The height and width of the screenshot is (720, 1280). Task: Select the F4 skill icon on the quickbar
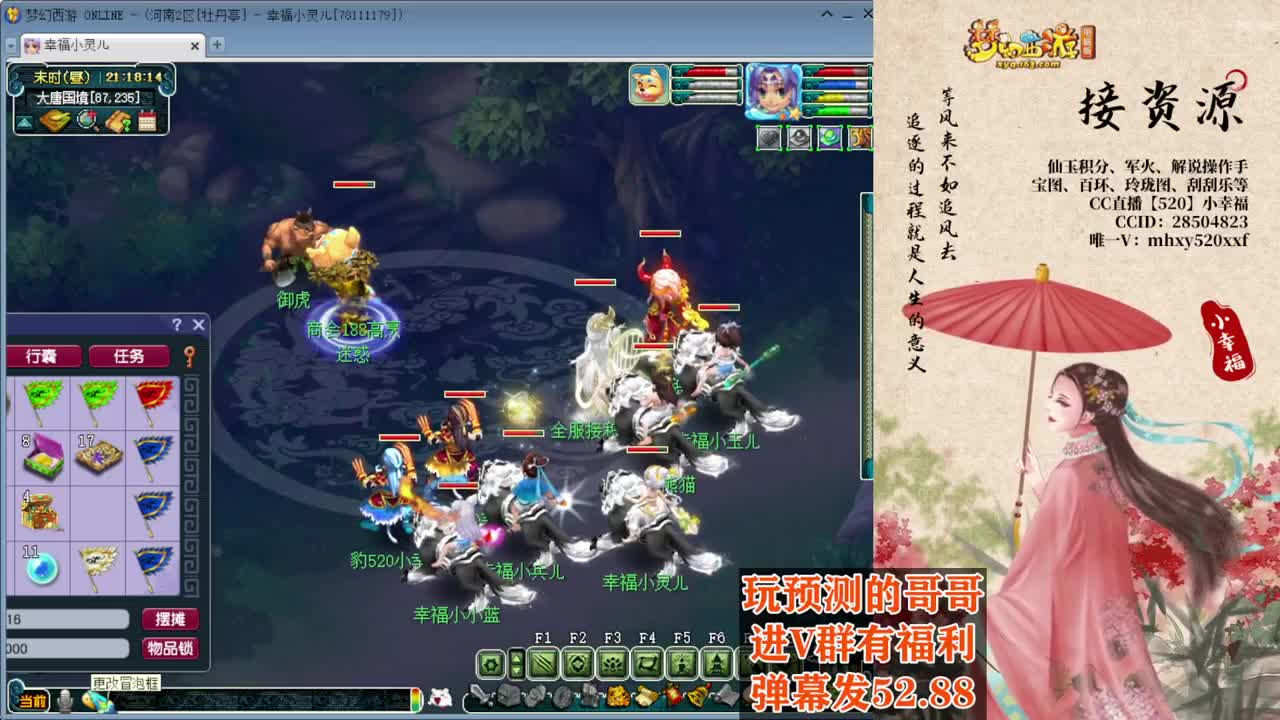[x=646, y=665]
